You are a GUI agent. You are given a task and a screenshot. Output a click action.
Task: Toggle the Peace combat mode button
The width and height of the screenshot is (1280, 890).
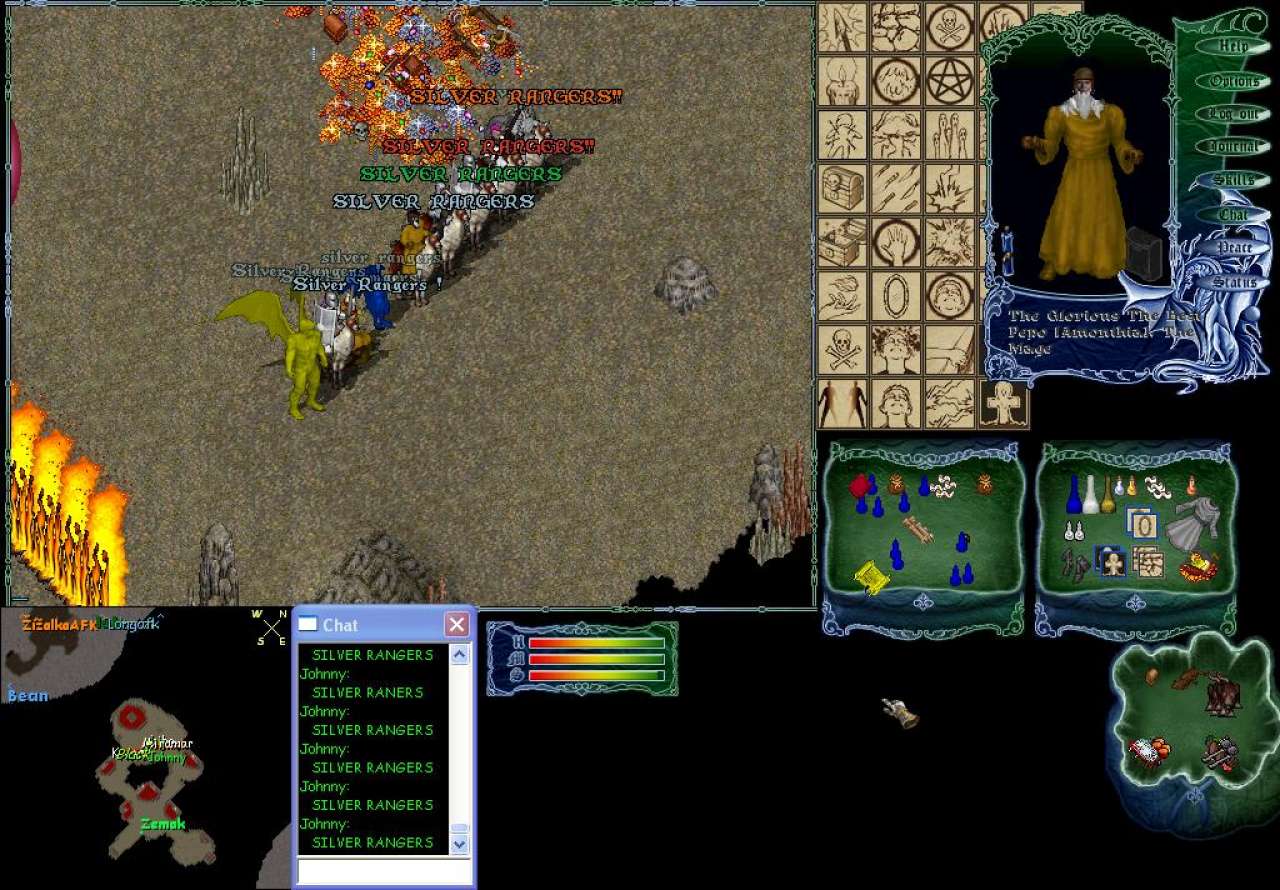(1235, 247)
